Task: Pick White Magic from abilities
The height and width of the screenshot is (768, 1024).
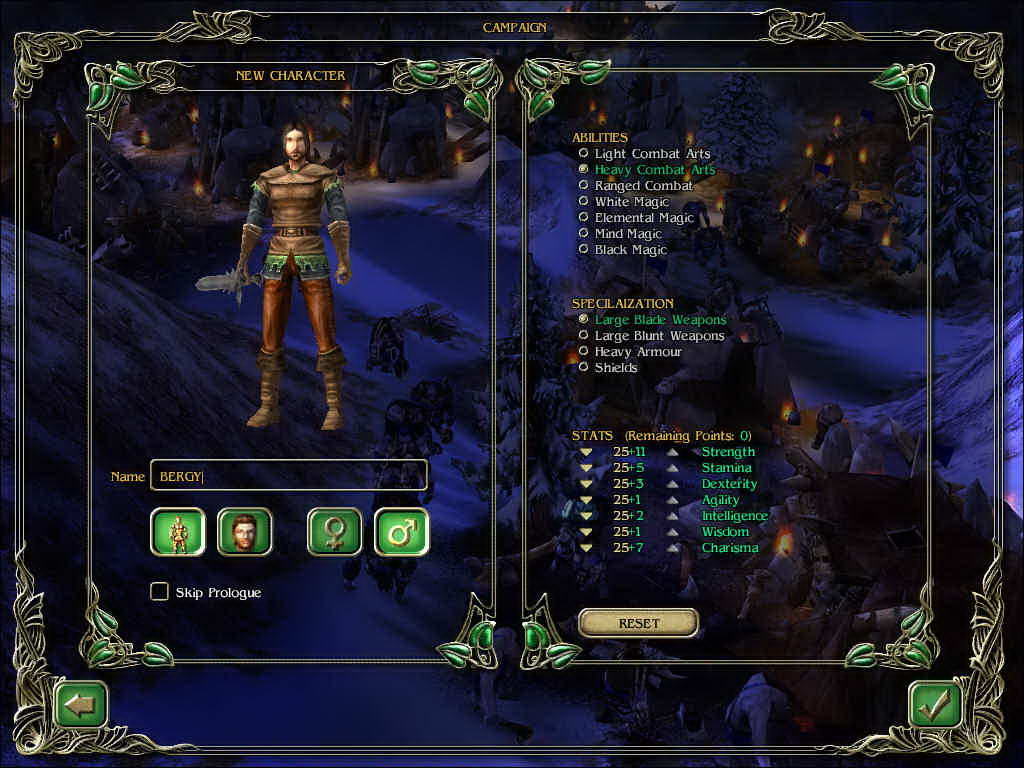Action: click(x=584, y=202)
